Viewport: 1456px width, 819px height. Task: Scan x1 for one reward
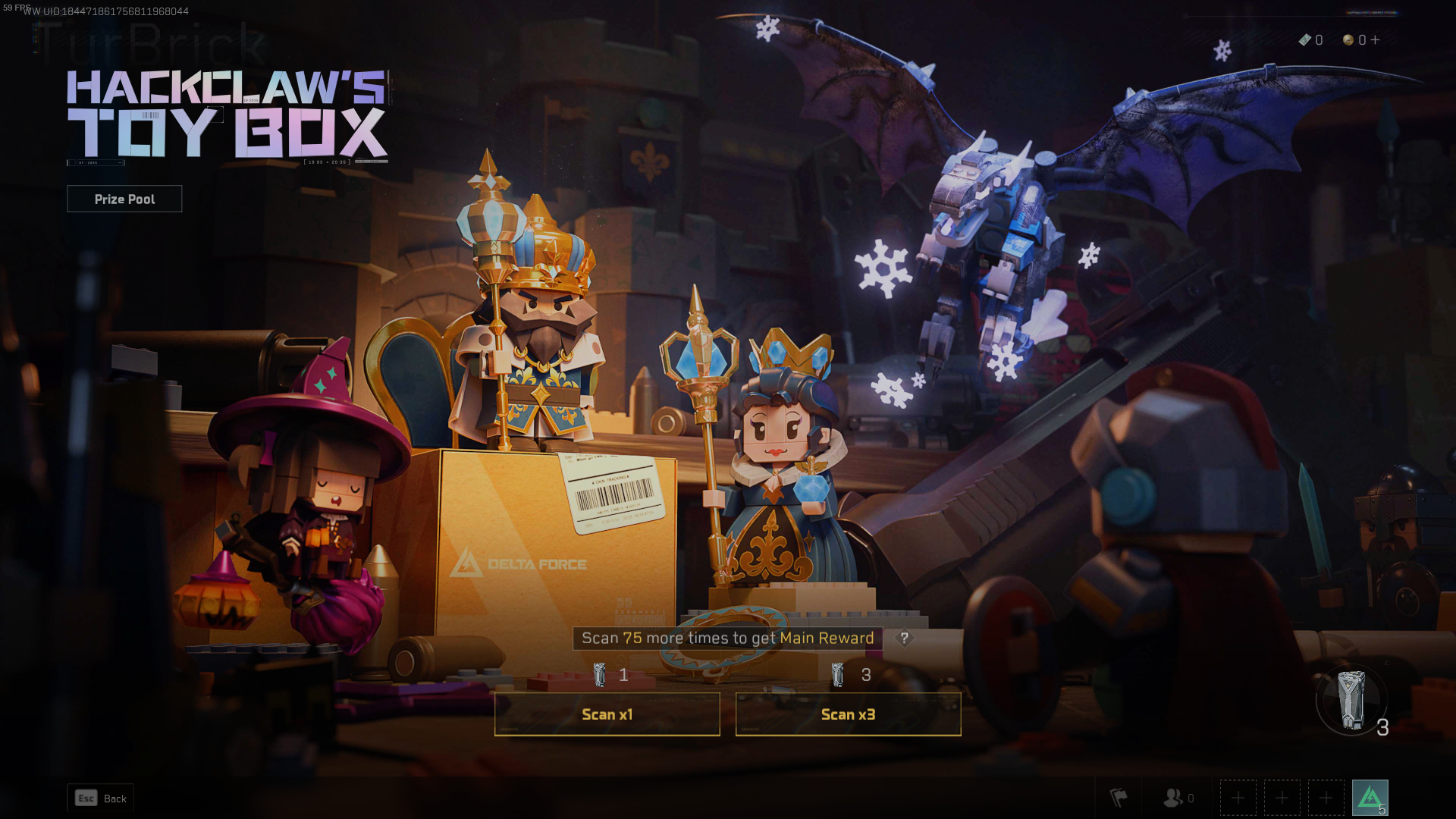click(x=607, y=714)
